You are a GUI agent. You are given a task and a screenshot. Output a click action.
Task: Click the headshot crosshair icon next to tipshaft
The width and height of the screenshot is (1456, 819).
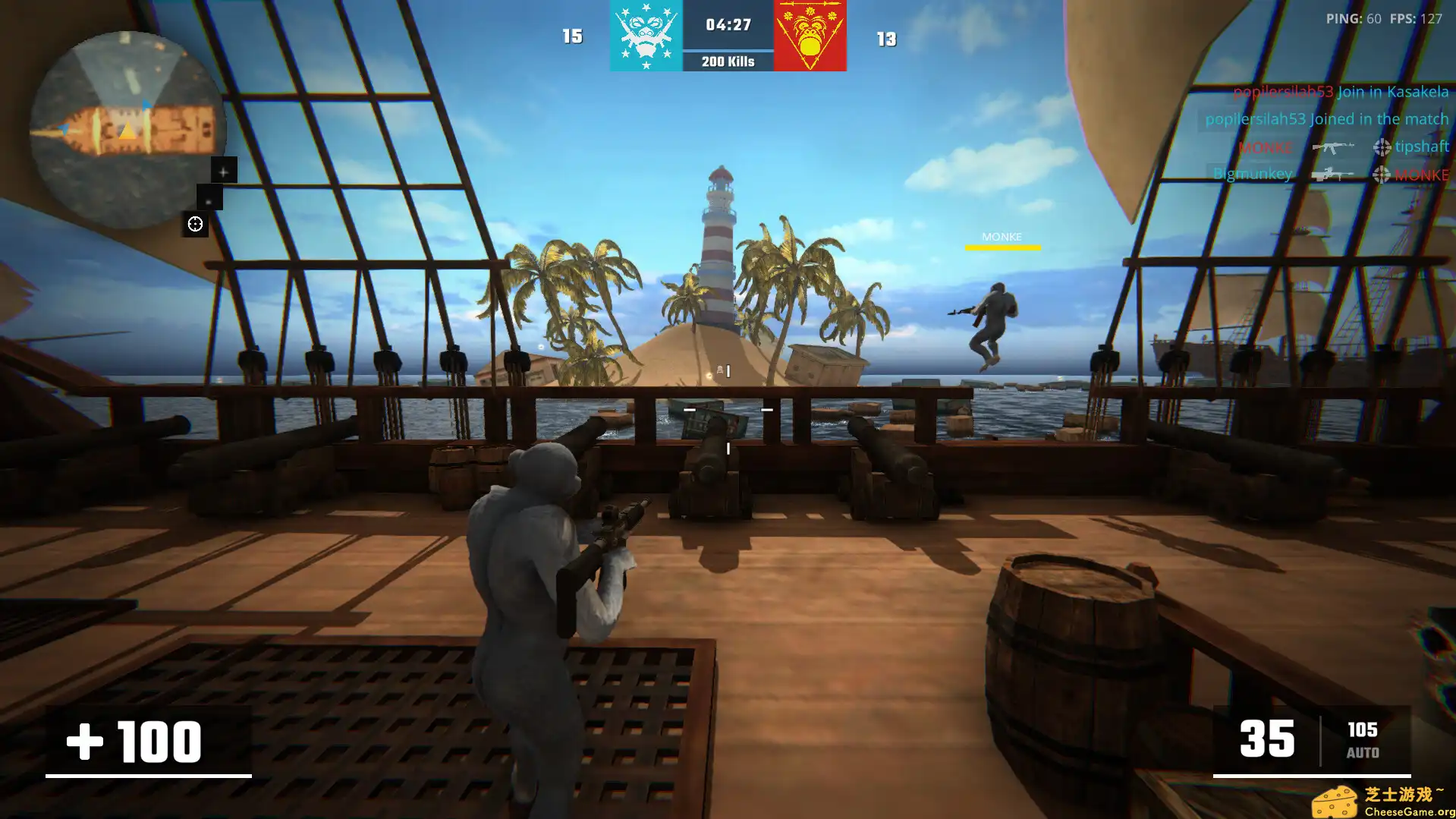click(x=1382, y=147)
